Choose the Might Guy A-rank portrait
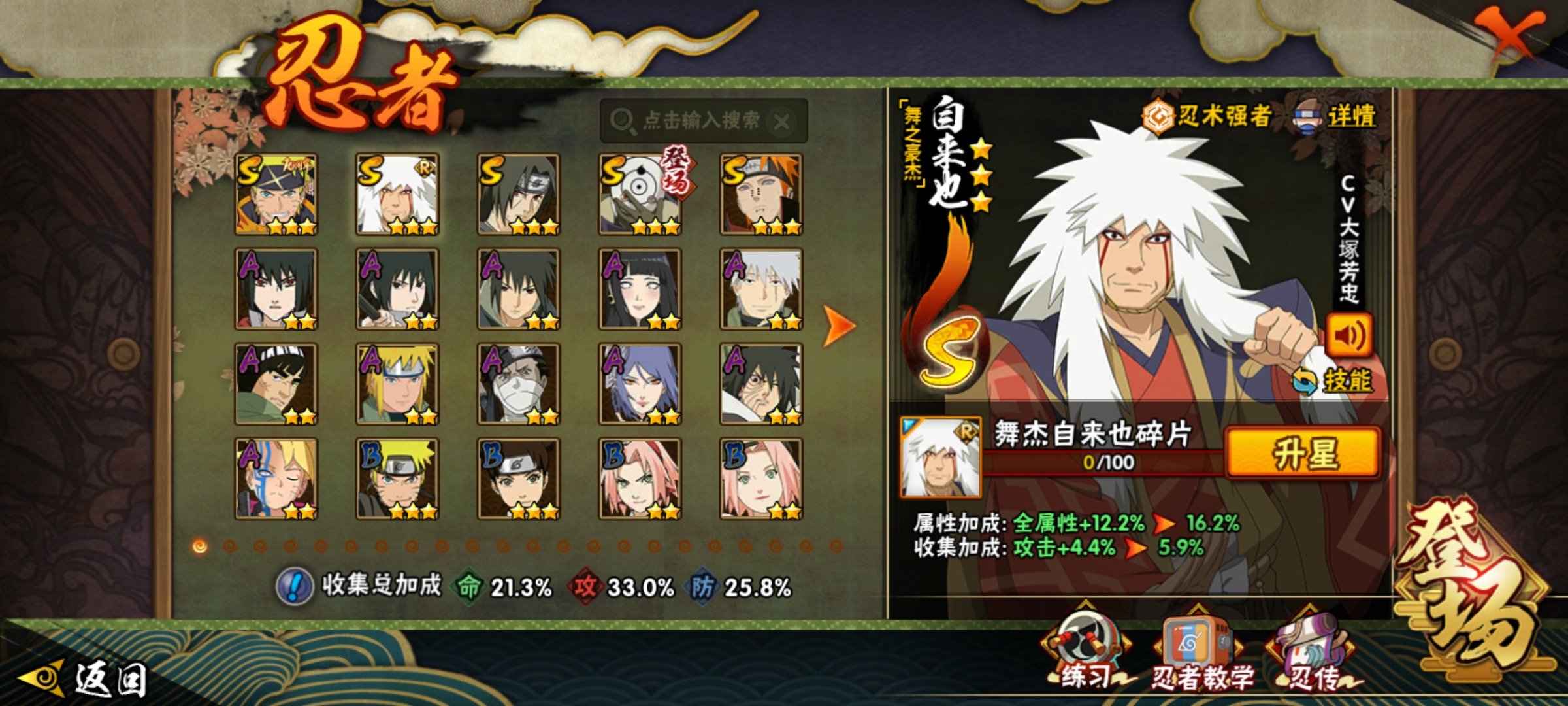 point(276,384)
